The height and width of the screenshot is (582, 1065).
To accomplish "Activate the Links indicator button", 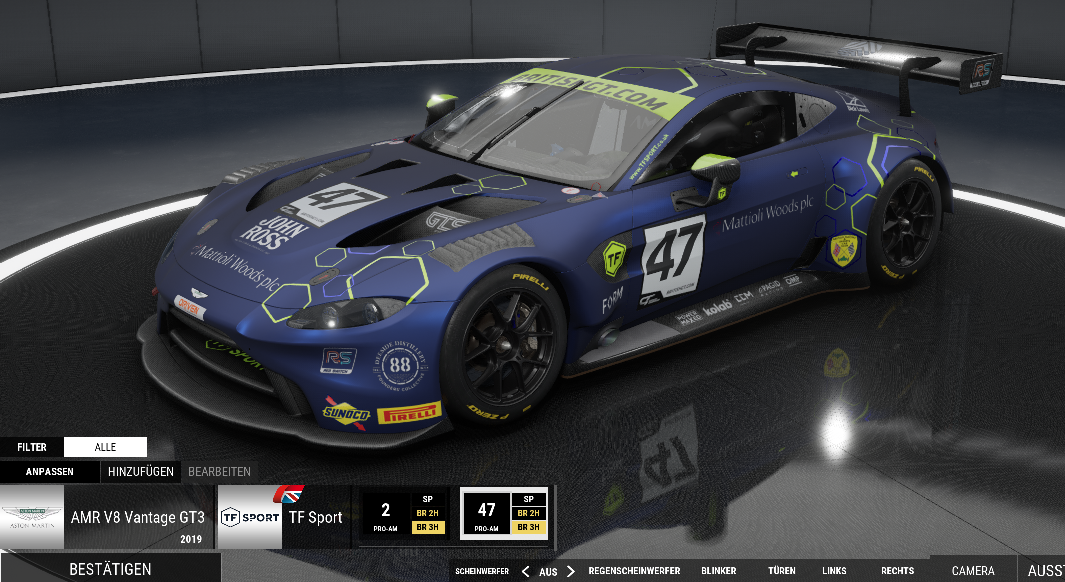I will [834, 571].
